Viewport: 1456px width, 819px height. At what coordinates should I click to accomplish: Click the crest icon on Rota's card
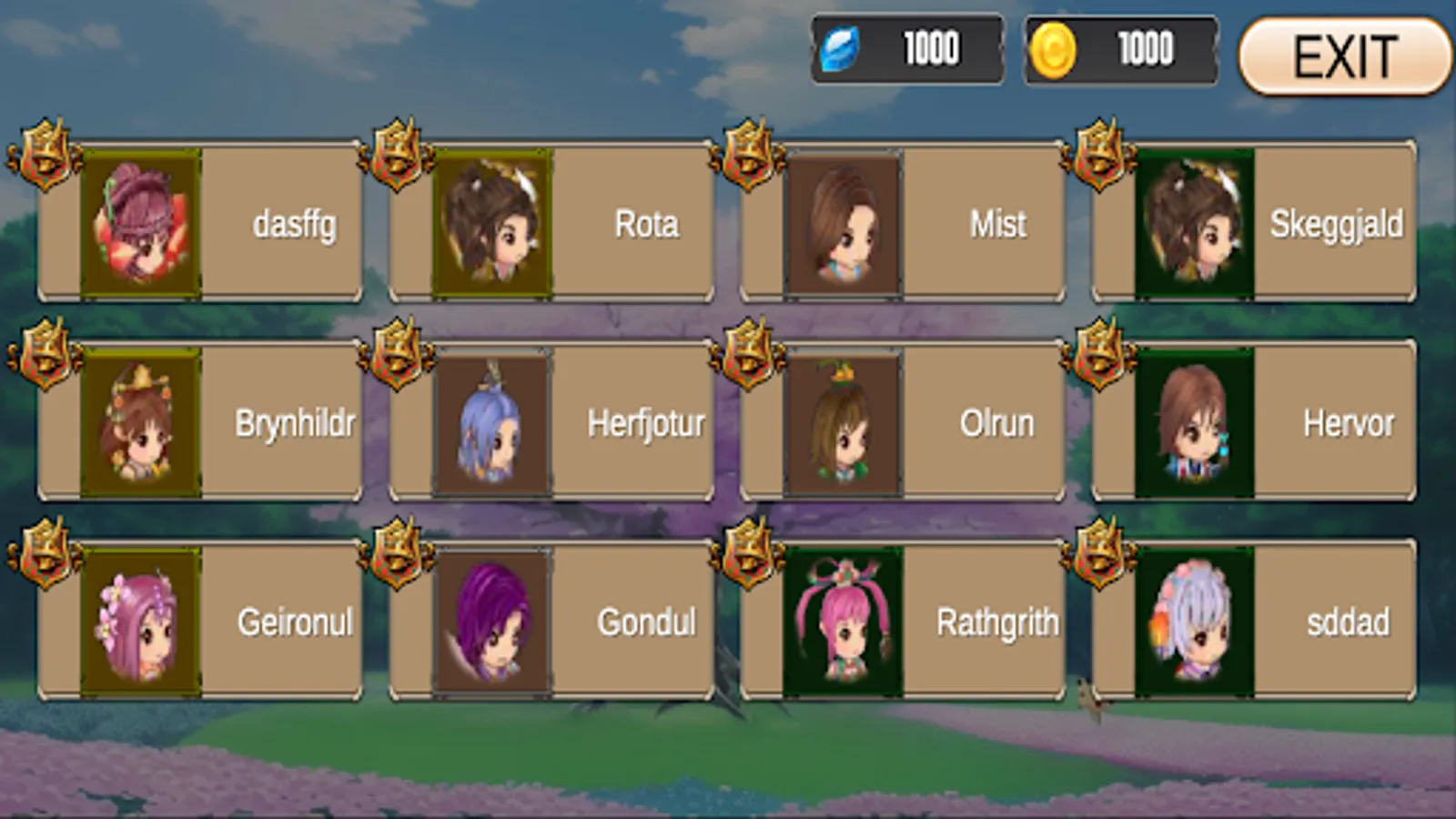(398, 155)
